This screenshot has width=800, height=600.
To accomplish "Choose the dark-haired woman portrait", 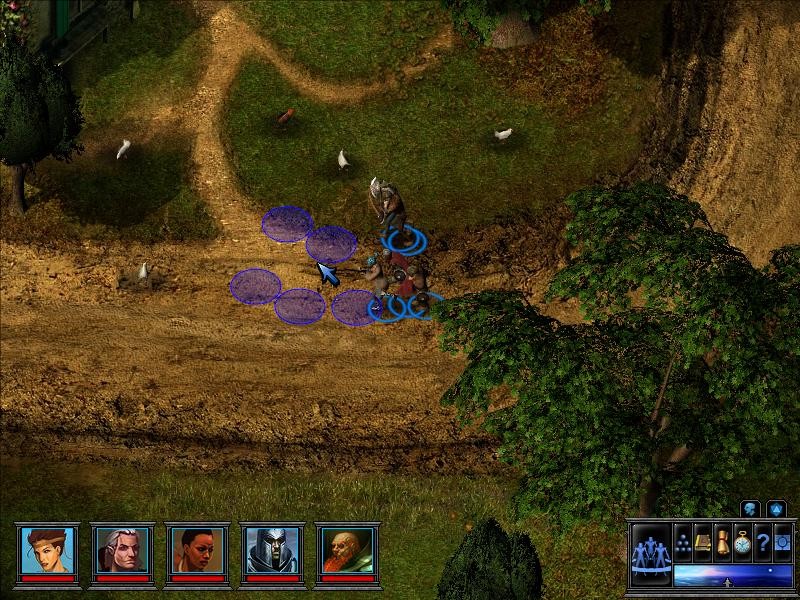I will coord(195,549).
